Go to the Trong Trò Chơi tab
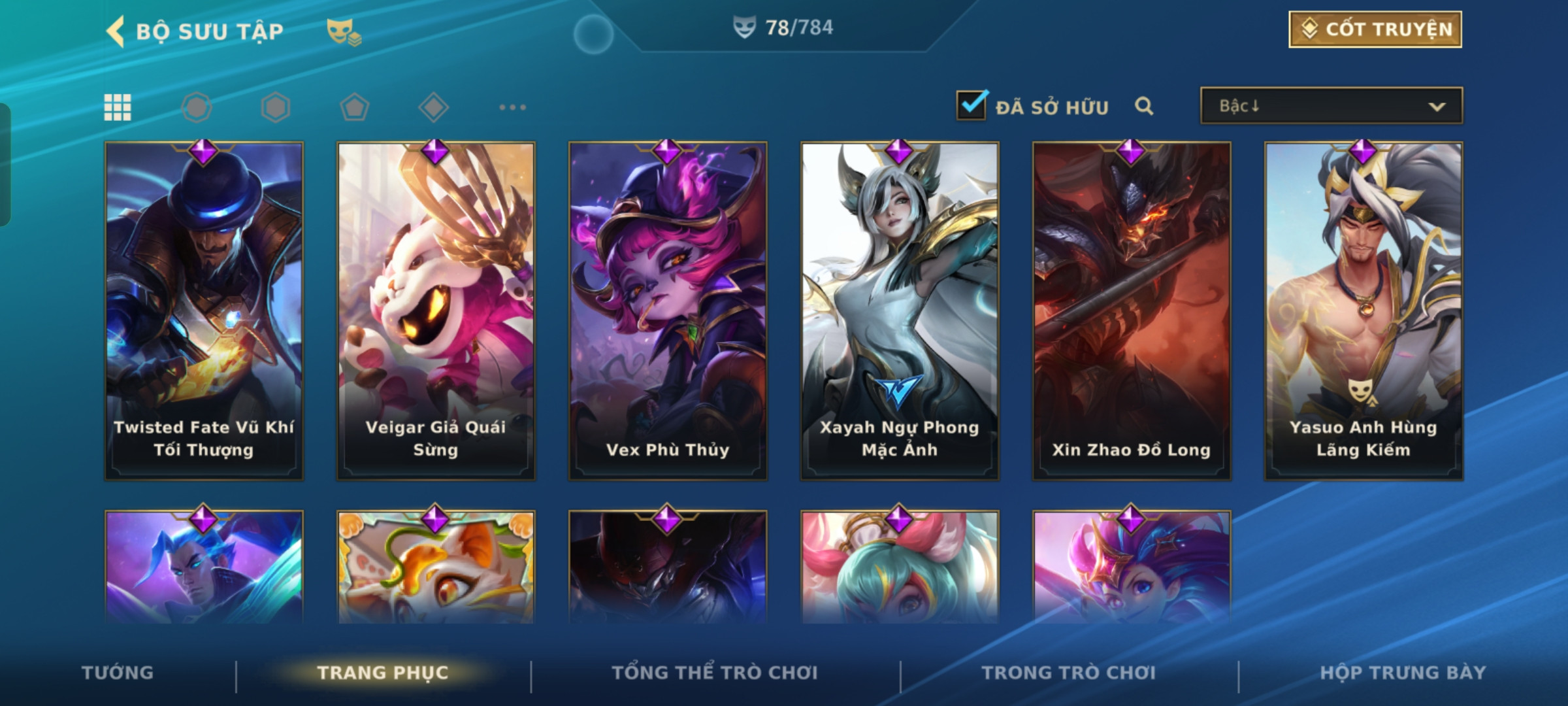The width and height of the screenshot is (1568, 706). coord(1069,673)
